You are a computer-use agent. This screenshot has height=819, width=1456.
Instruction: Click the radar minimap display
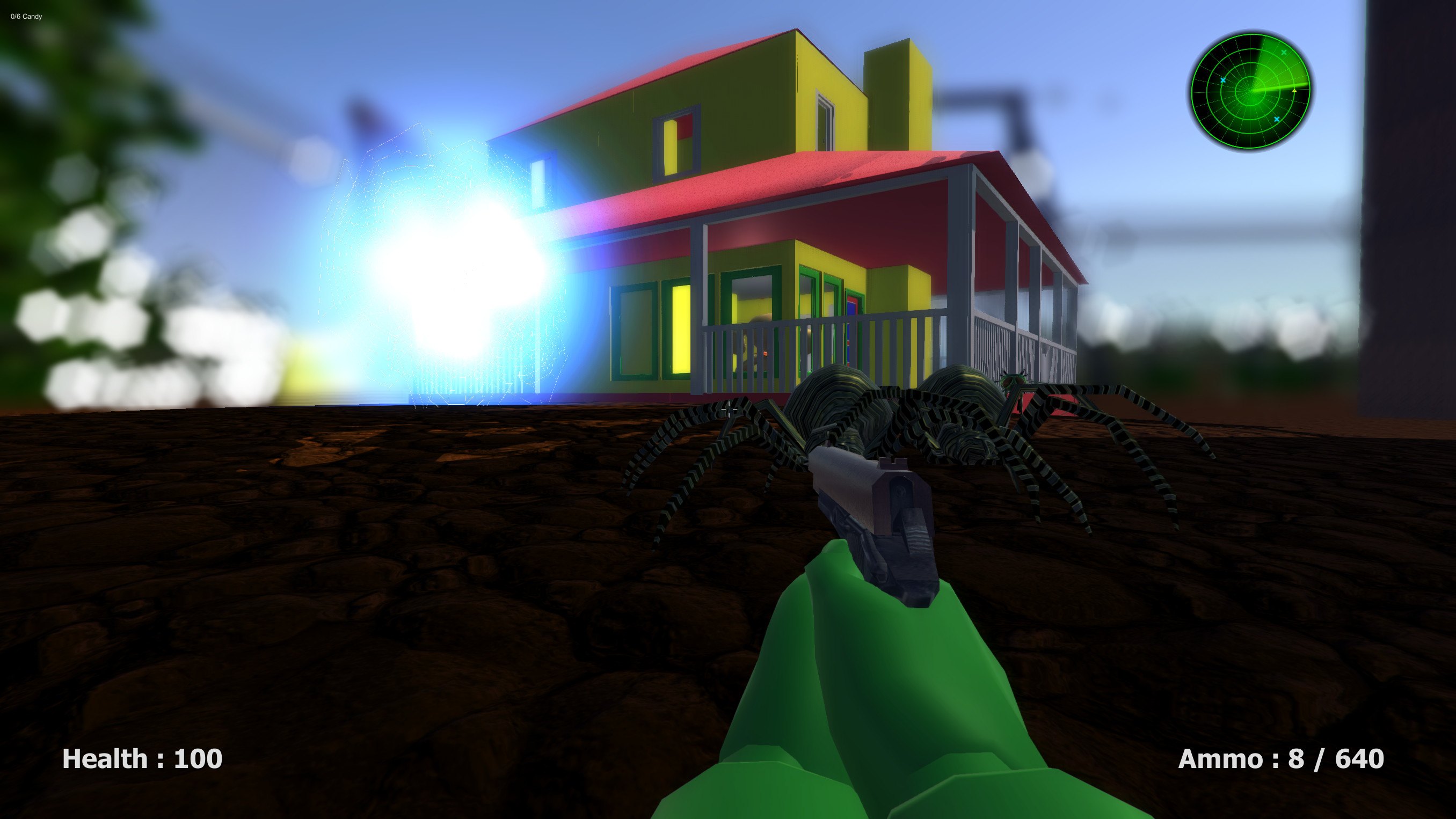[x=1251, y=91]
